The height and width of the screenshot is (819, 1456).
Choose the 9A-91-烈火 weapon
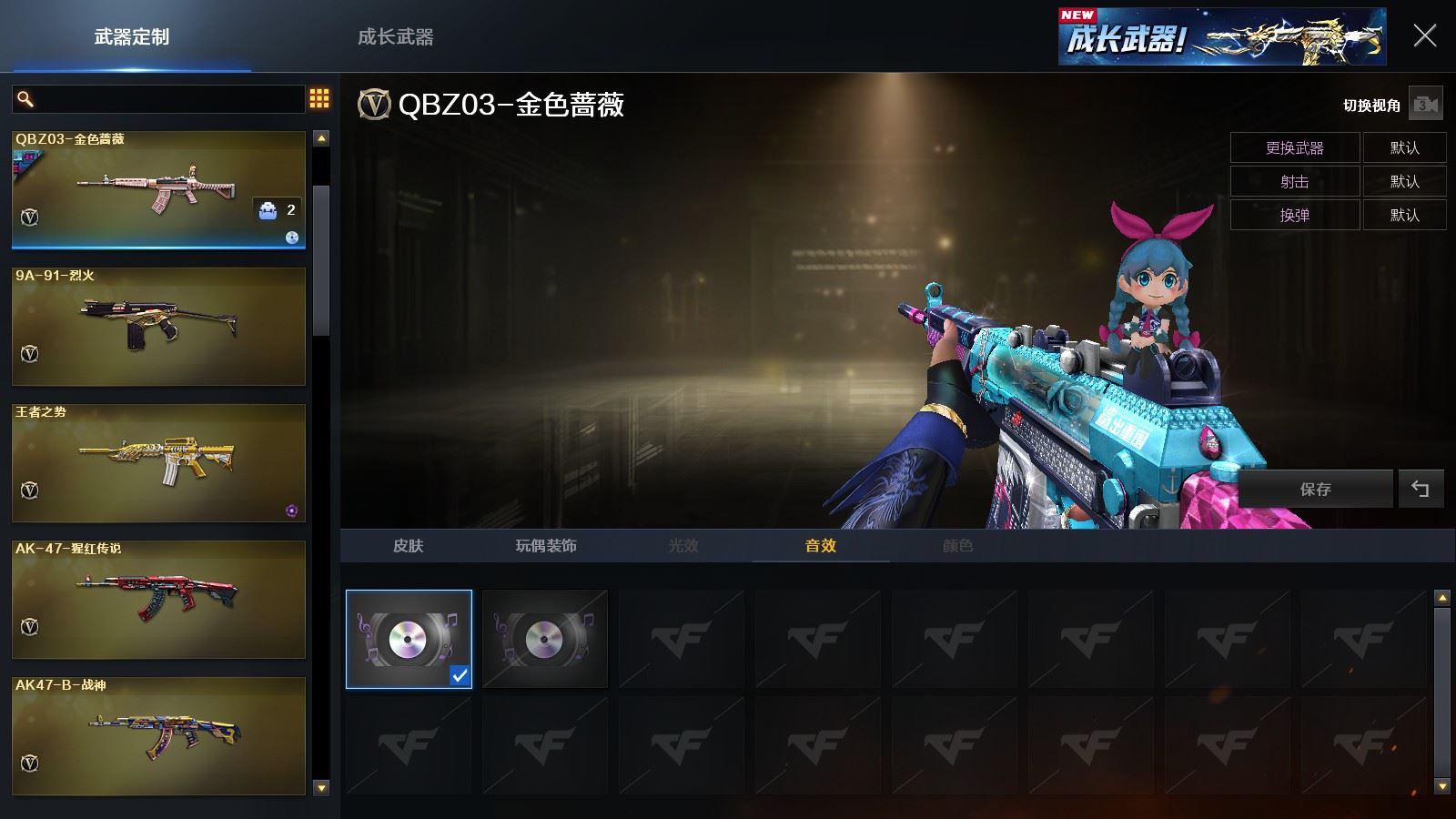tap(158, 326)
